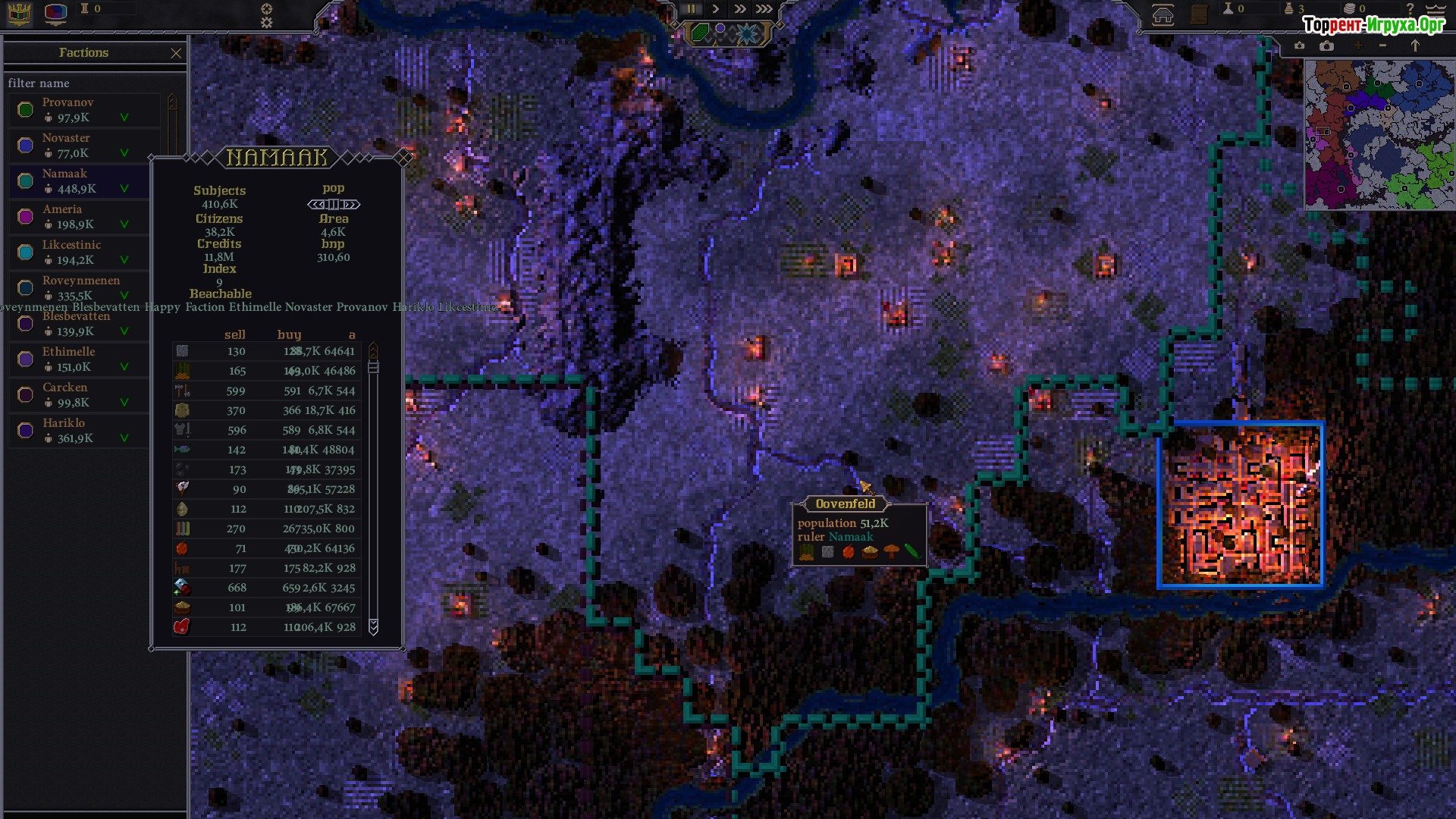Set game speed to triple arrow fastest
Image resolution: width=1456 pixels, height=819 pixels.
[x=764, y=9]
